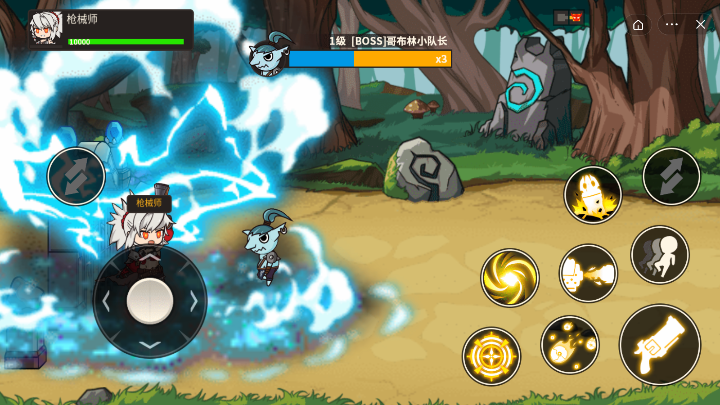This screenshot has height=405, width=720.
Task: Fire the revolver basic attack
Action: [659, 344]
